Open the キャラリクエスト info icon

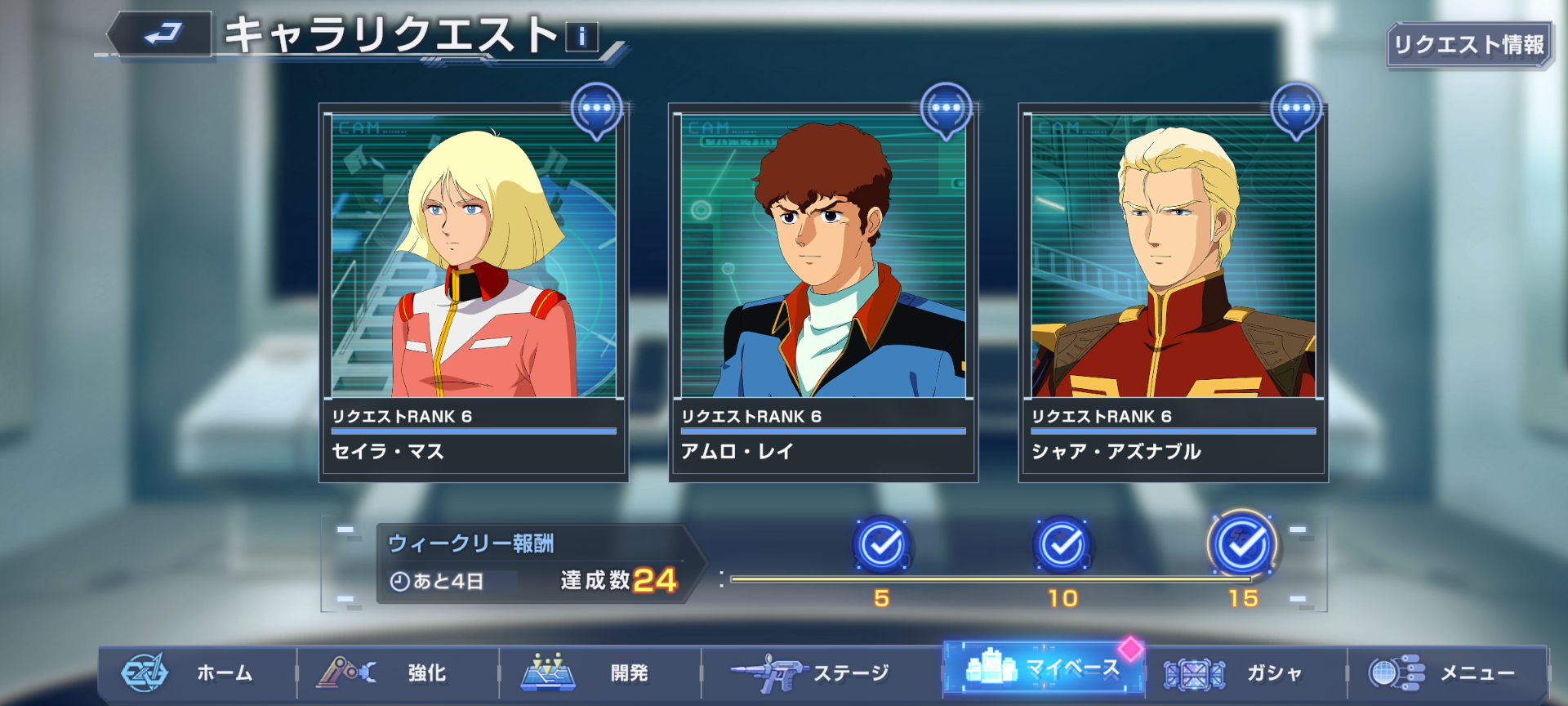[x=581, y=37]
